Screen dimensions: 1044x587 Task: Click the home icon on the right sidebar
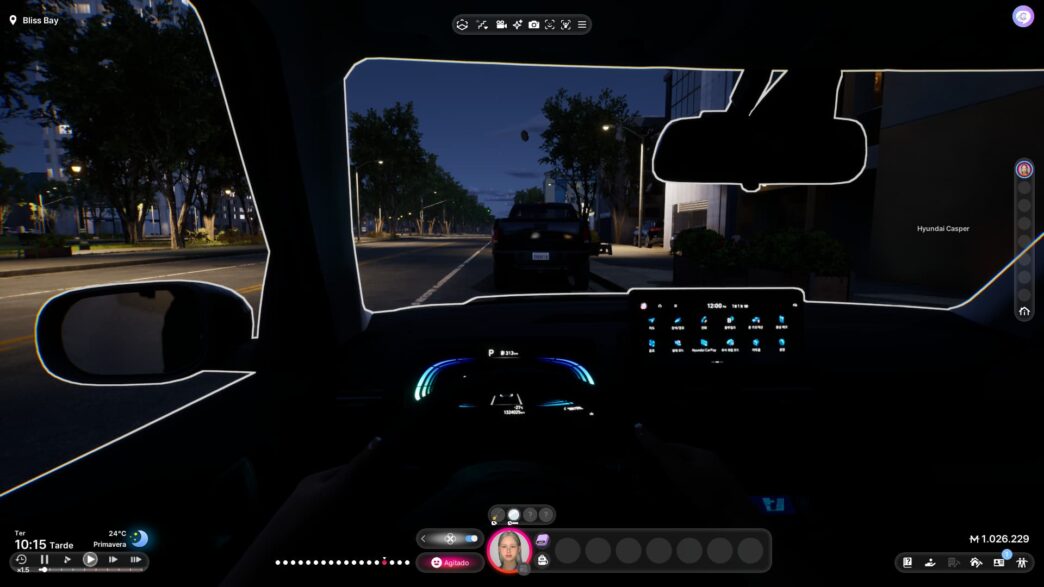pos(1024,312)
